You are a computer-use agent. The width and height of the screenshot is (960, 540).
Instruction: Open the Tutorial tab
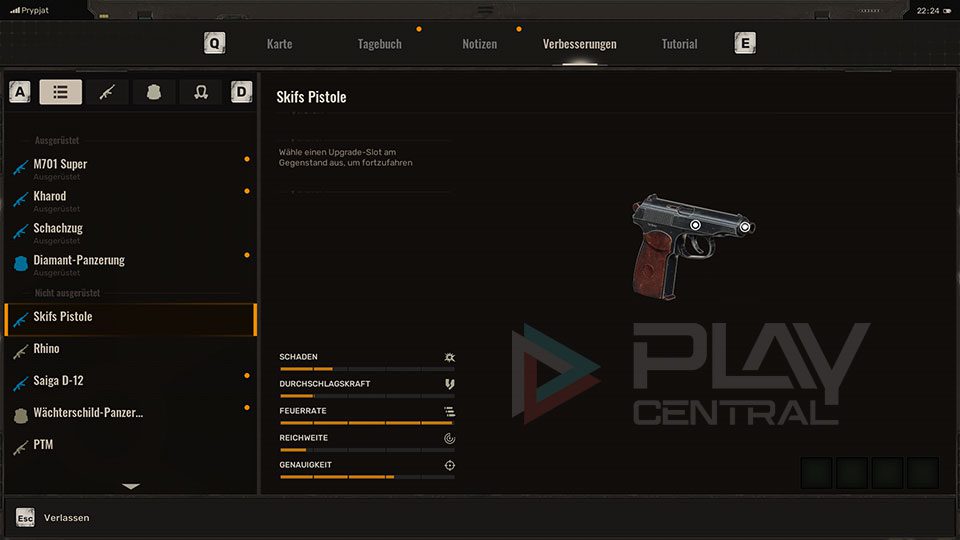point(679,44)
